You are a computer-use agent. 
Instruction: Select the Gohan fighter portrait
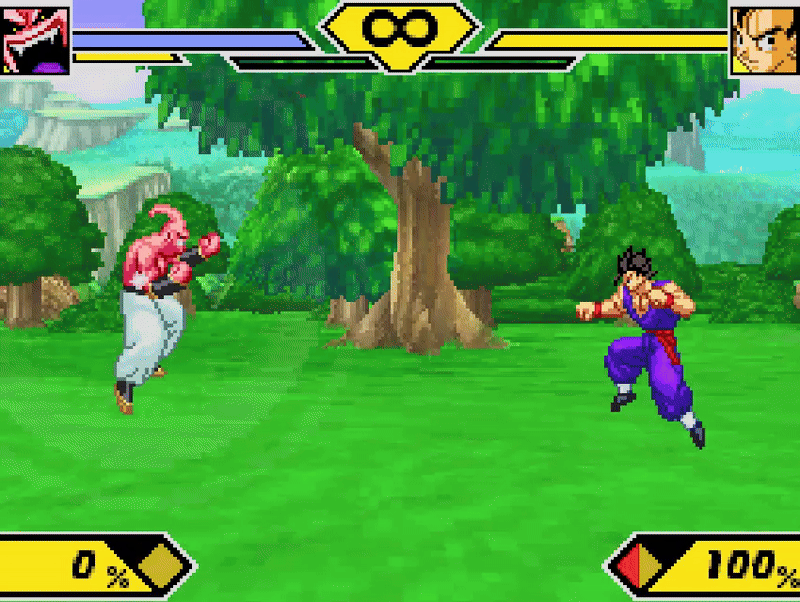(x=764, y=40)
